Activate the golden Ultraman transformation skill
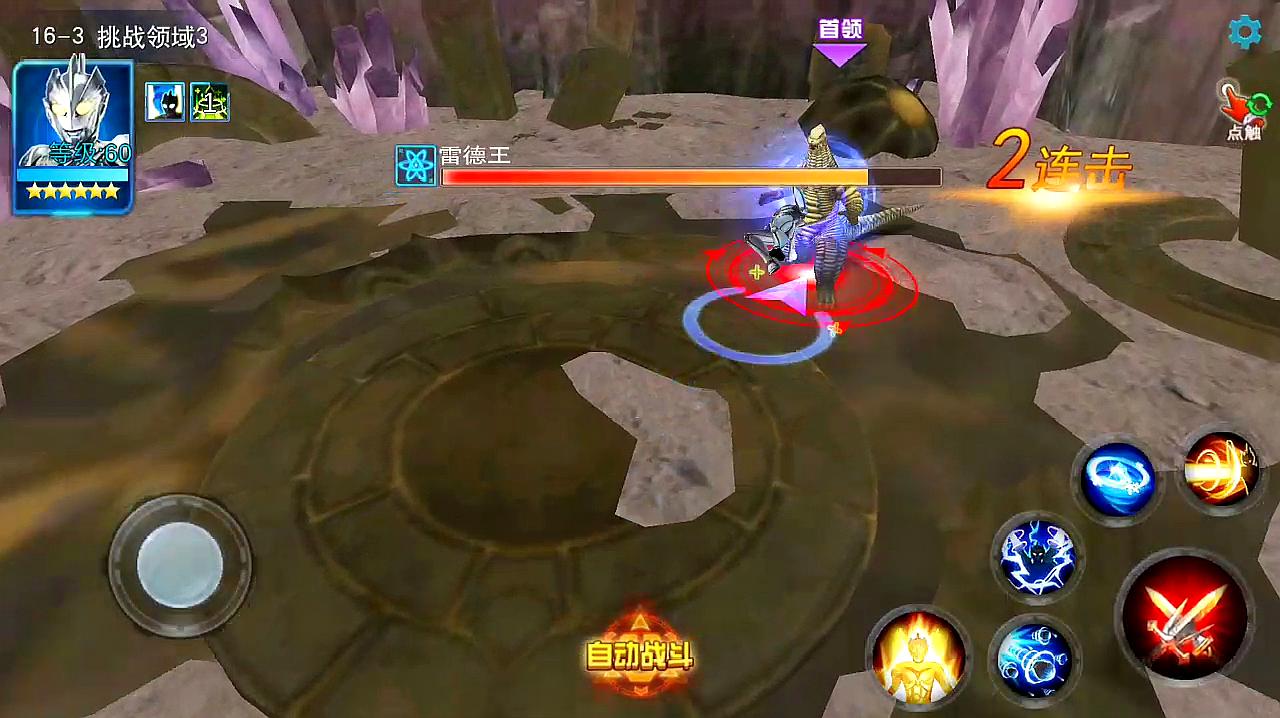This screenshot has width=1280, height=718. pos(918,656)
